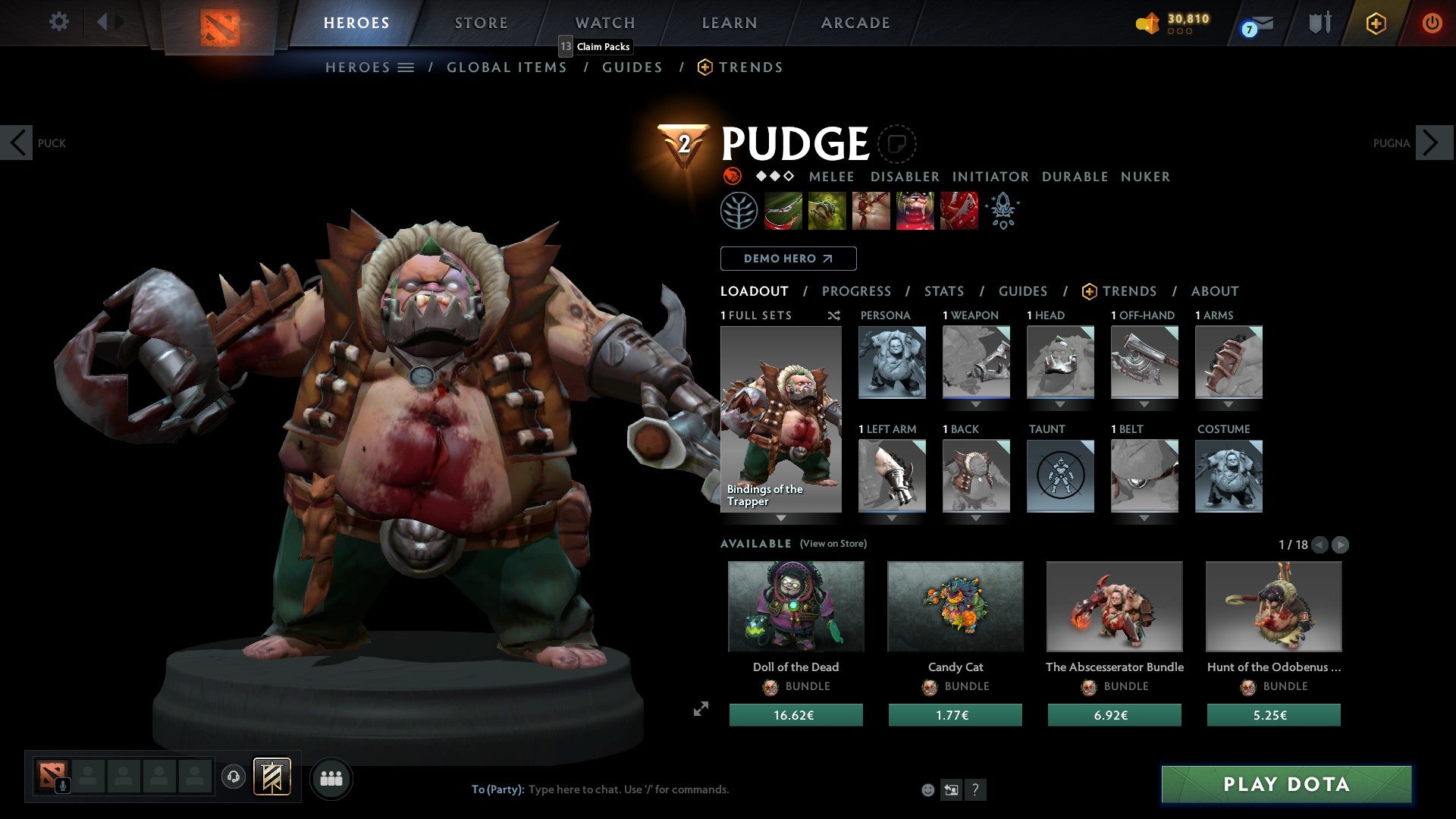Expand the Heroes hamburger menu
This screenshot has width=1456, height=819.
pyautogui.click(x=406, y=67)
